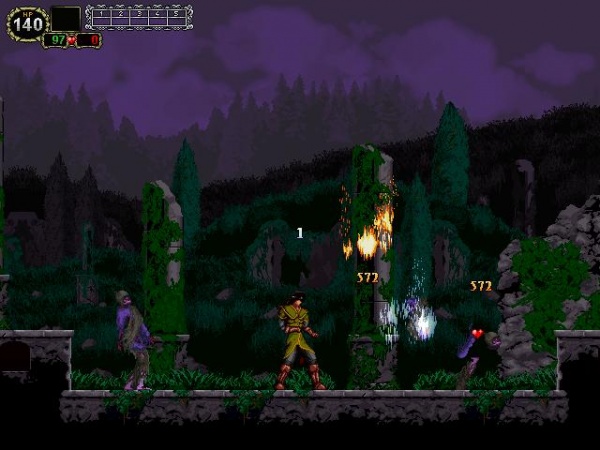Select quick slot number 2

120,17
